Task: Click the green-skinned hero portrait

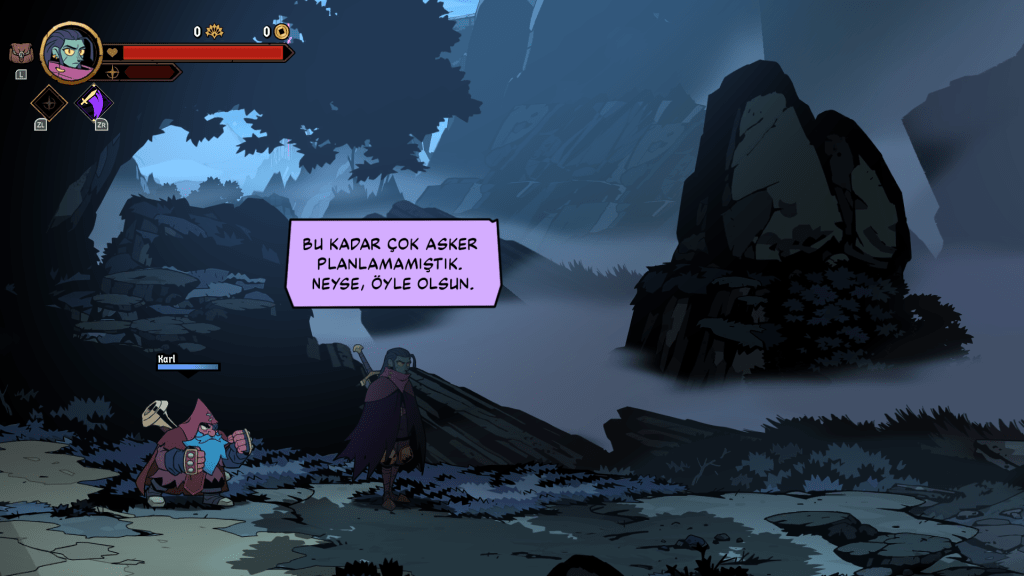Action: point(71,53)
